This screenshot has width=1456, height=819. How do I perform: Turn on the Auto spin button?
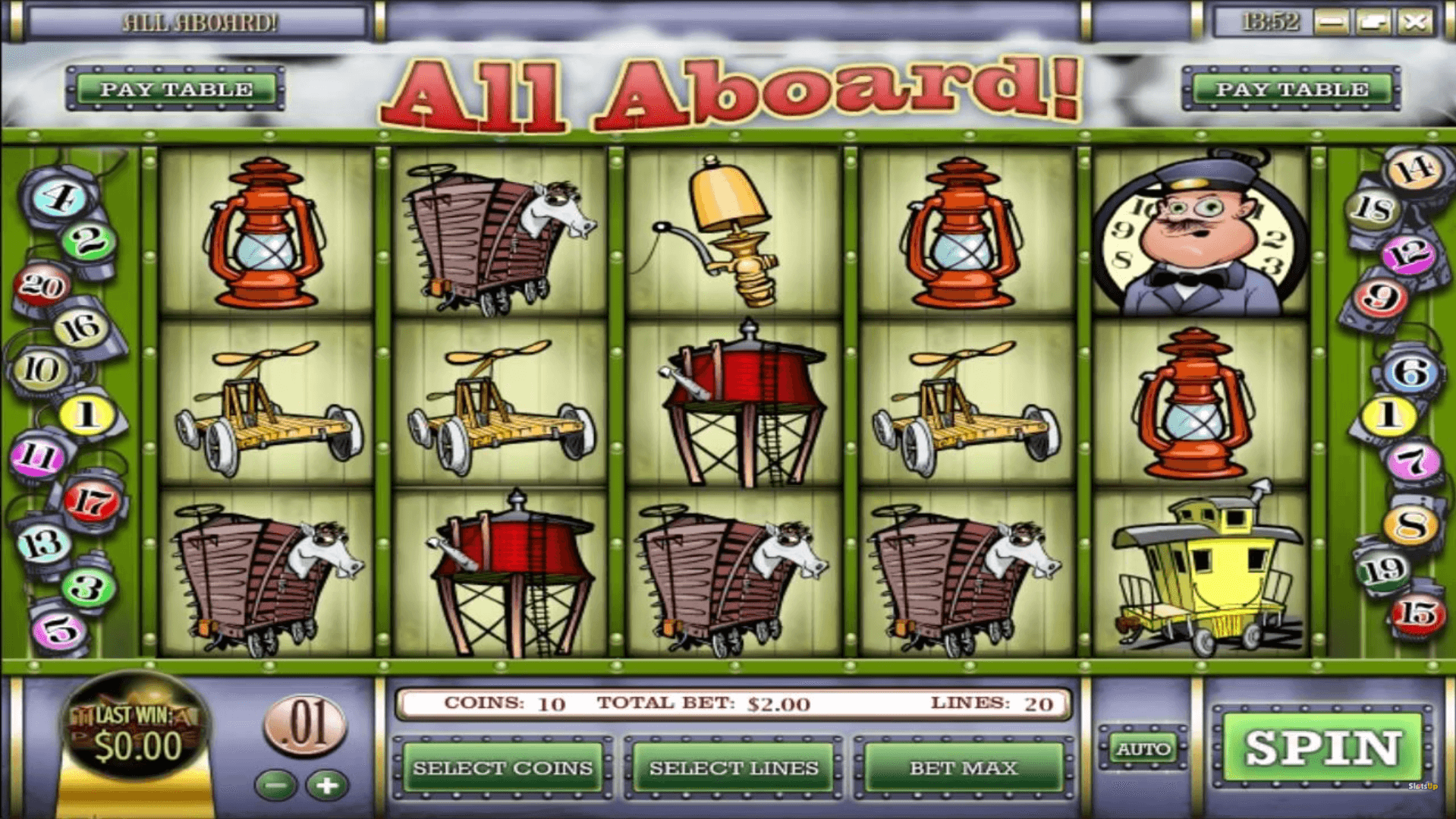[1143, 750]
